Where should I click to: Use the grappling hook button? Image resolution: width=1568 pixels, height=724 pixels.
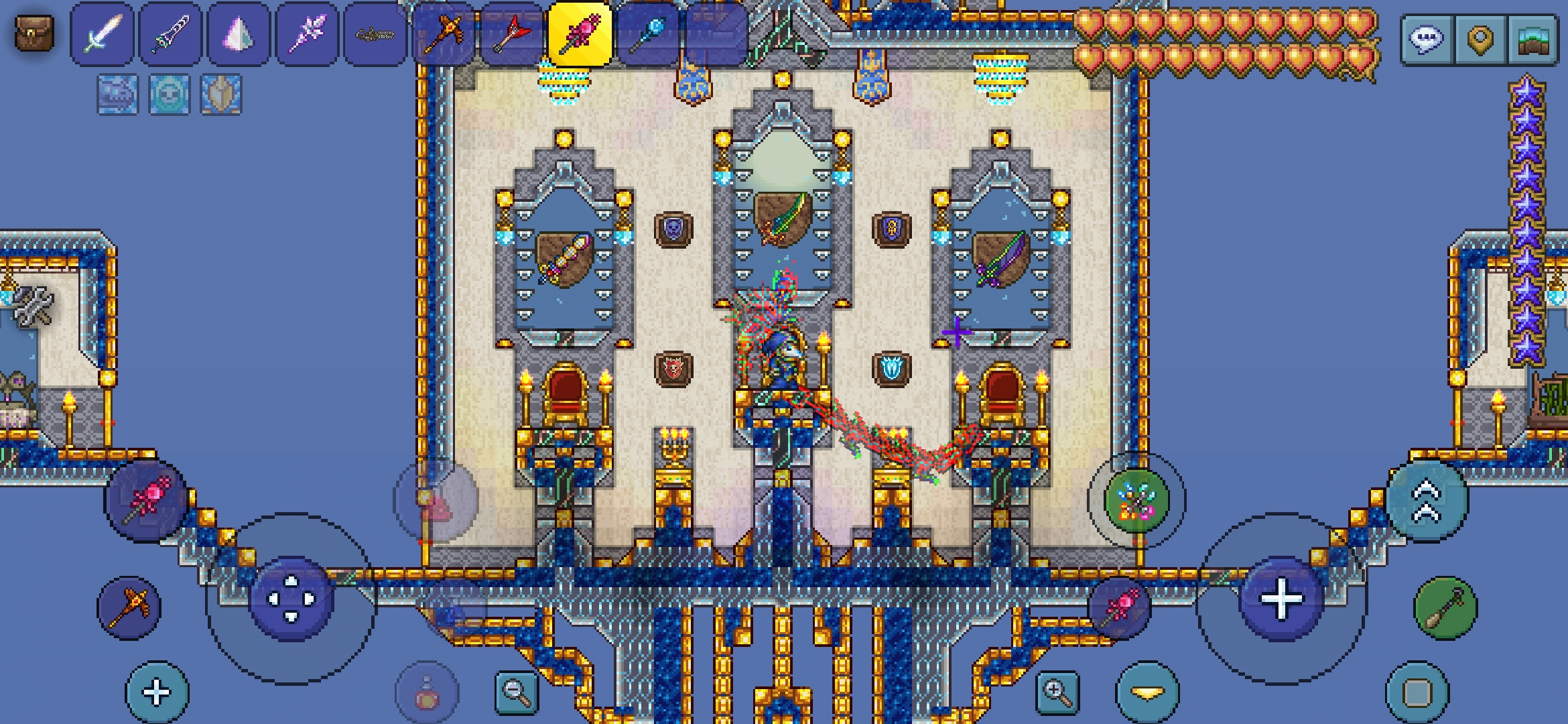[1445, 608]
